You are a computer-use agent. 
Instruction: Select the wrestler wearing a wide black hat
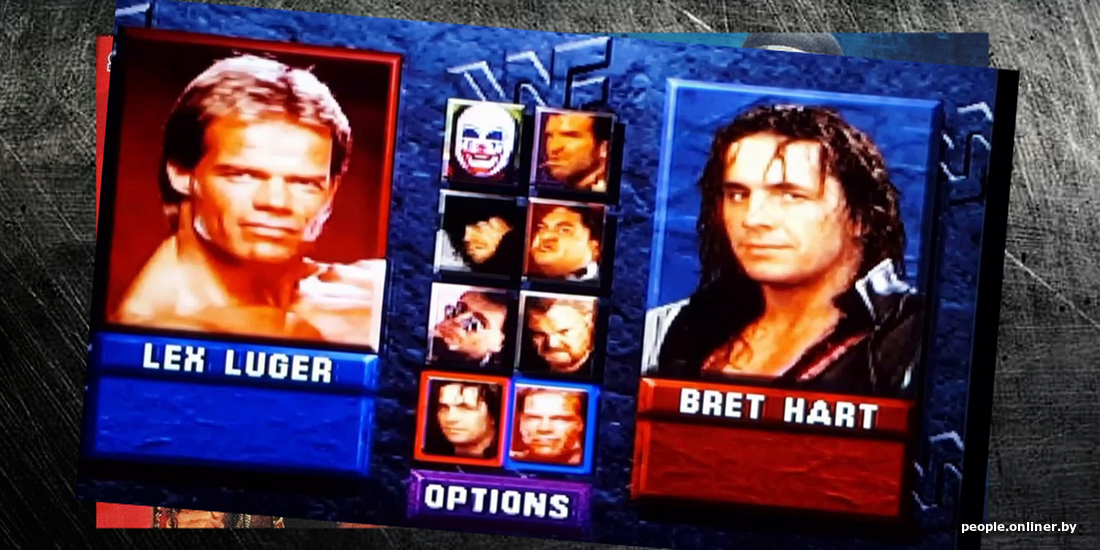pos(479,234)
